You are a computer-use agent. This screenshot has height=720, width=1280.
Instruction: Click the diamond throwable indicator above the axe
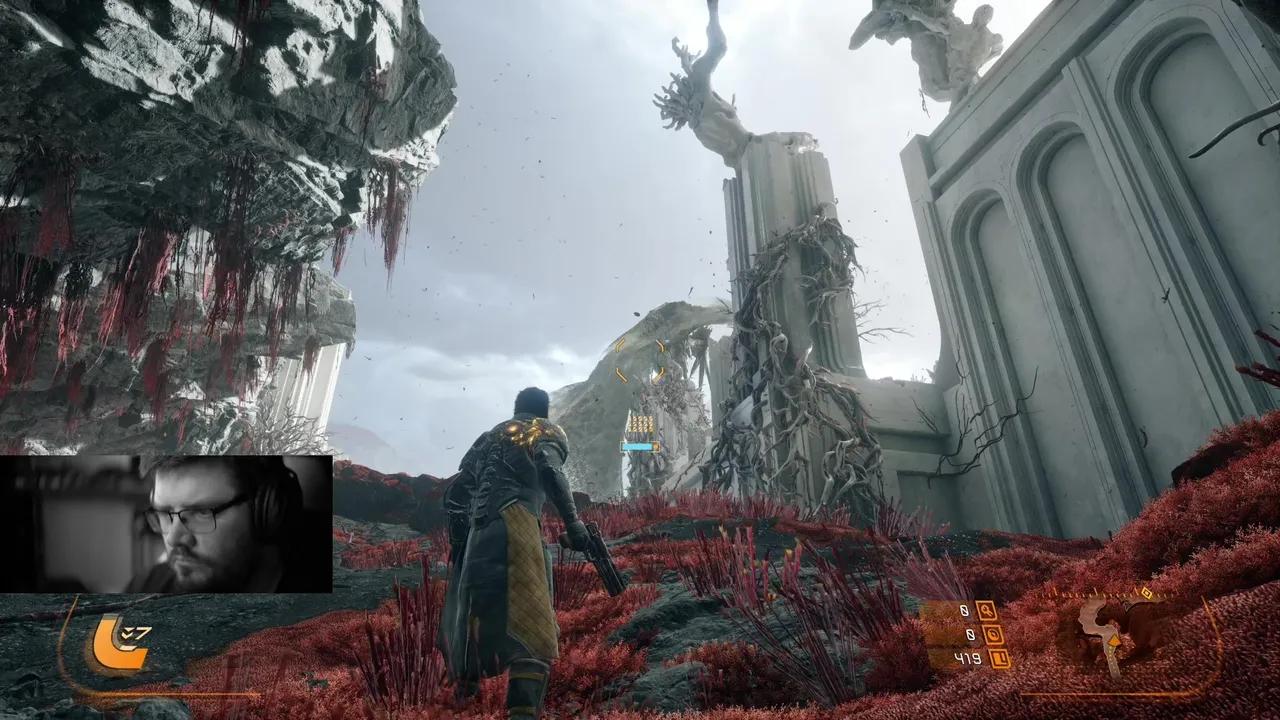pos(1146,593)
